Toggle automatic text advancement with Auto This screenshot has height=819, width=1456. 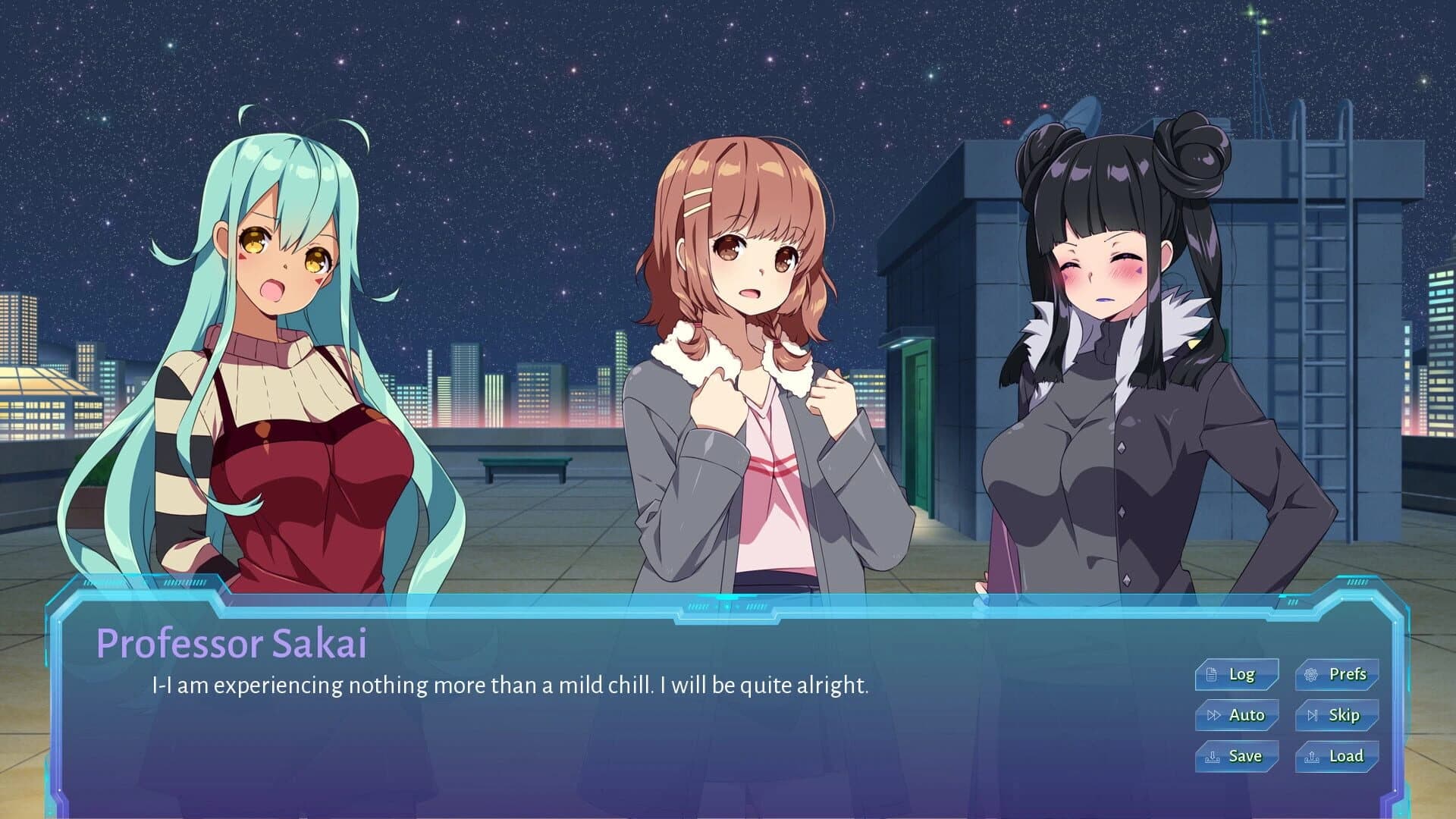(1236, 714)
